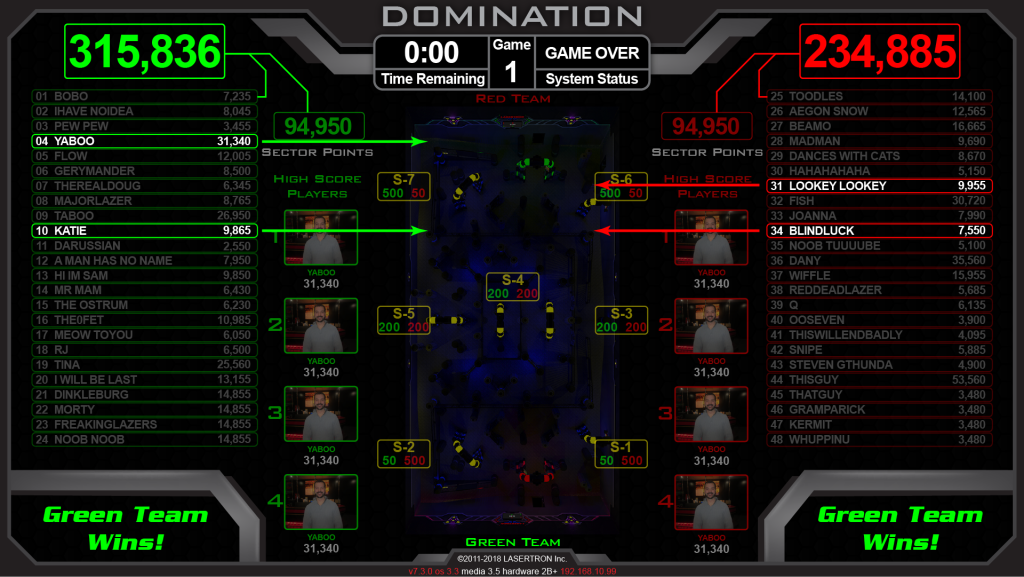Choose the 44 THISGUY player entry
The width and height of the screenshot is (1024, 577).
coord(878,379)
